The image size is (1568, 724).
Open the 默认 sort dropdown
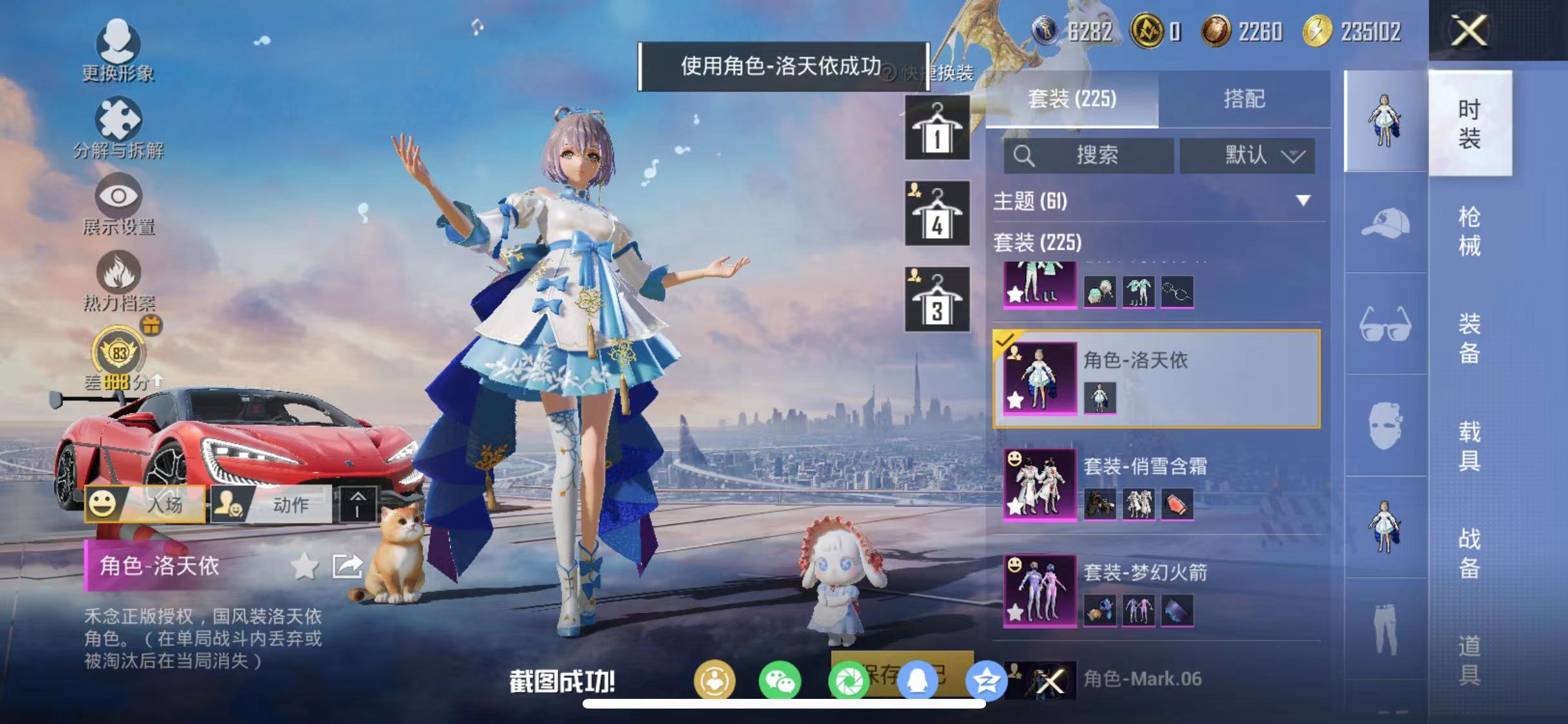1247,154
